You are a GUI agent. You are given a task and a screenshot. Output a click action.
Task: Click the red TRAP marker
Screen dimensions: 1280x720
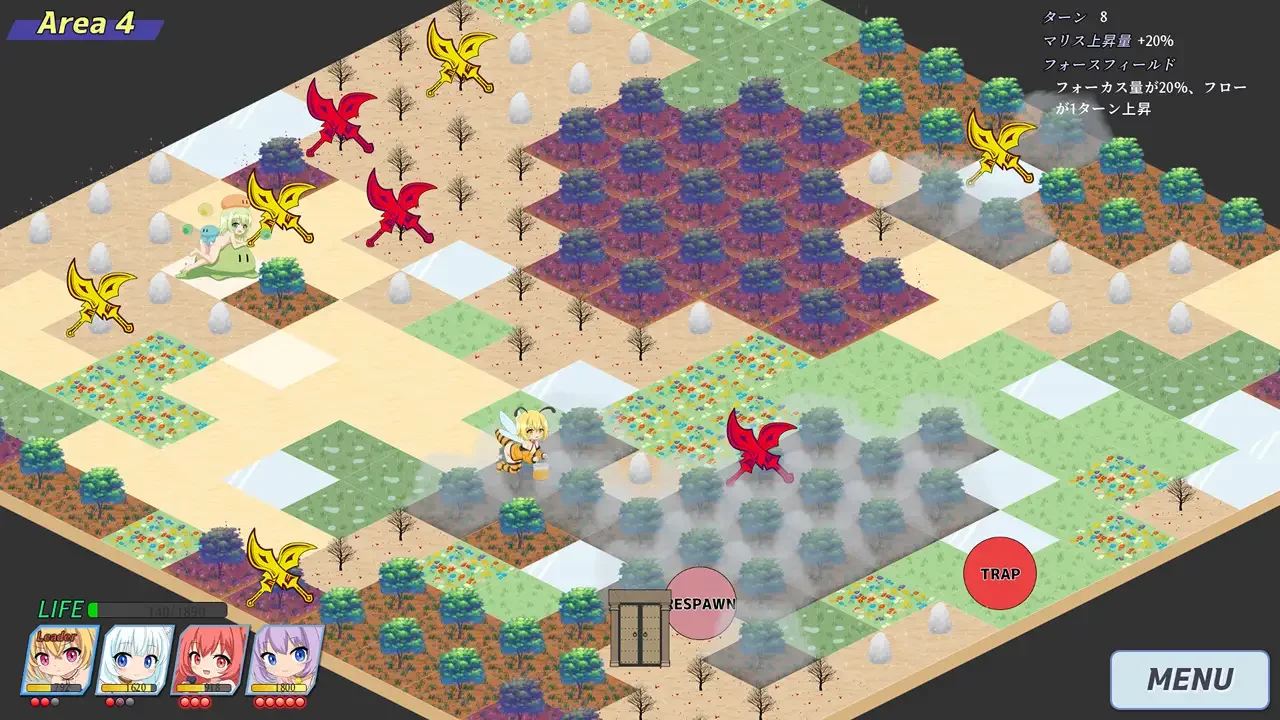point(1000,573)
